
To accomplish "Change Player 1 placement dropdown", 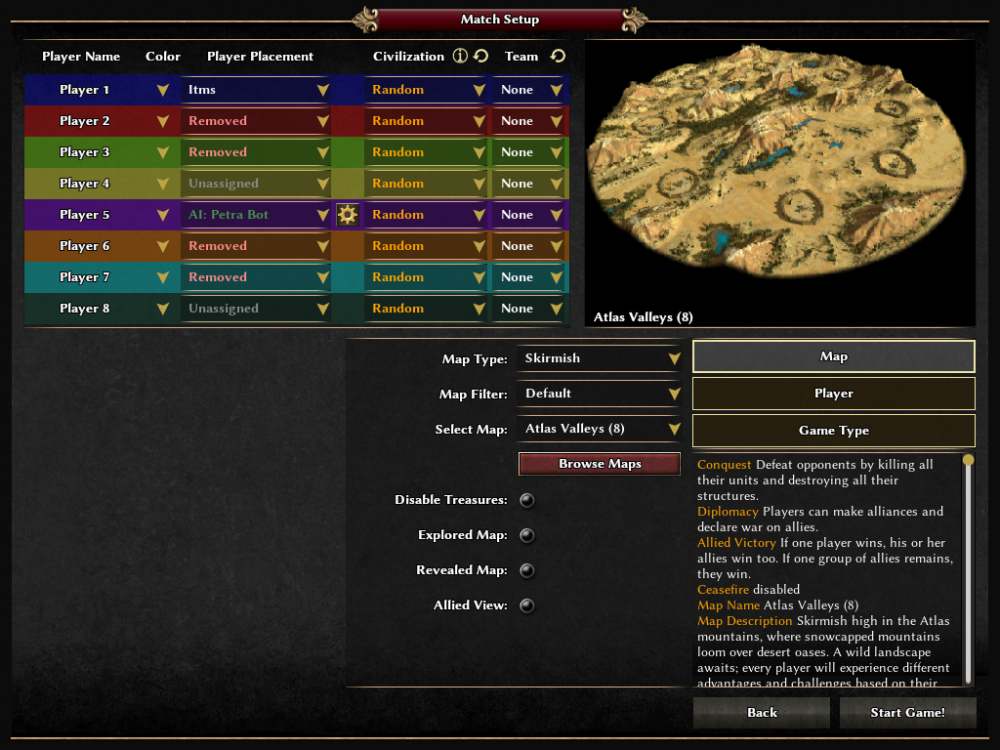I will click(x=257, y=90).
